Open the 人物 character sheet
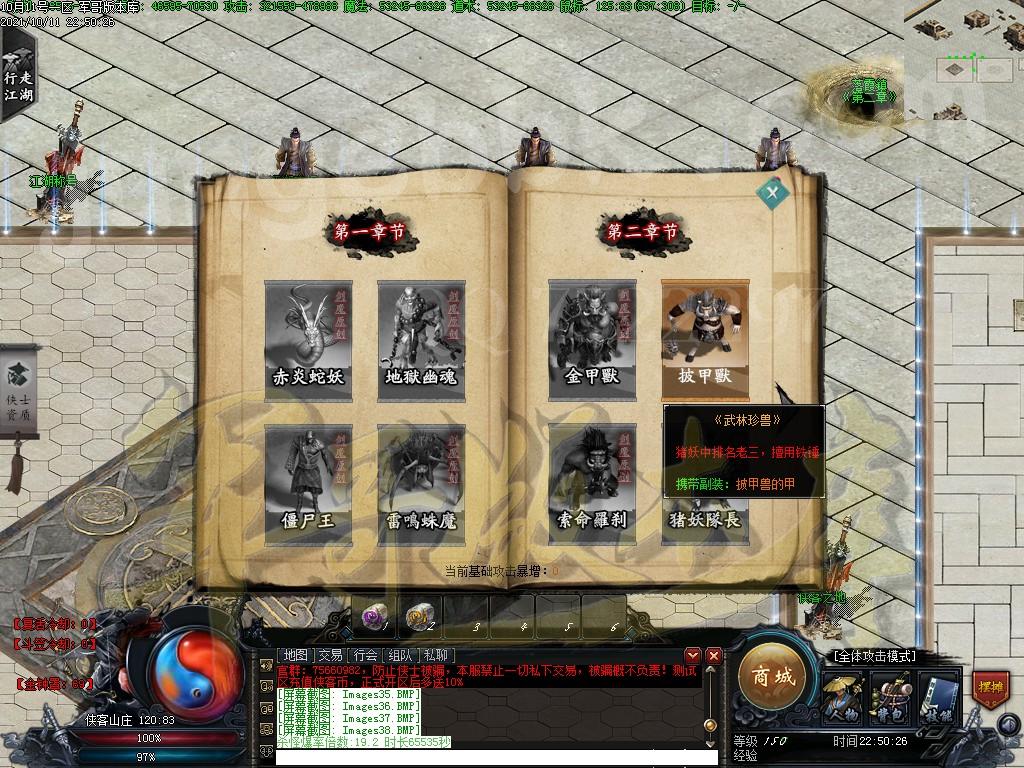 pos(842,695)
